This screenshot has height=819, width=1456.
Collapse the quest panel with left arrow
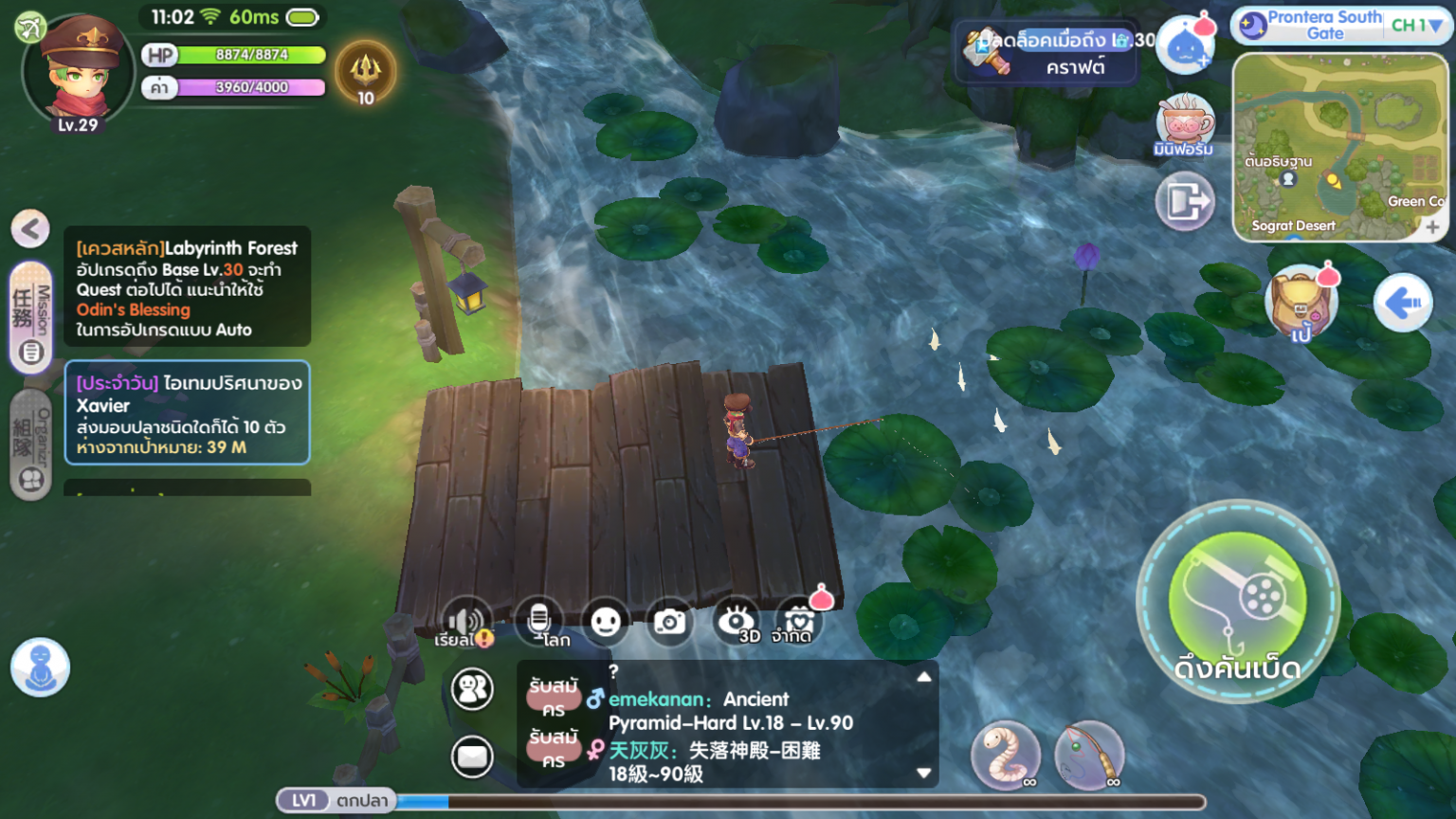tap(30, 228)
